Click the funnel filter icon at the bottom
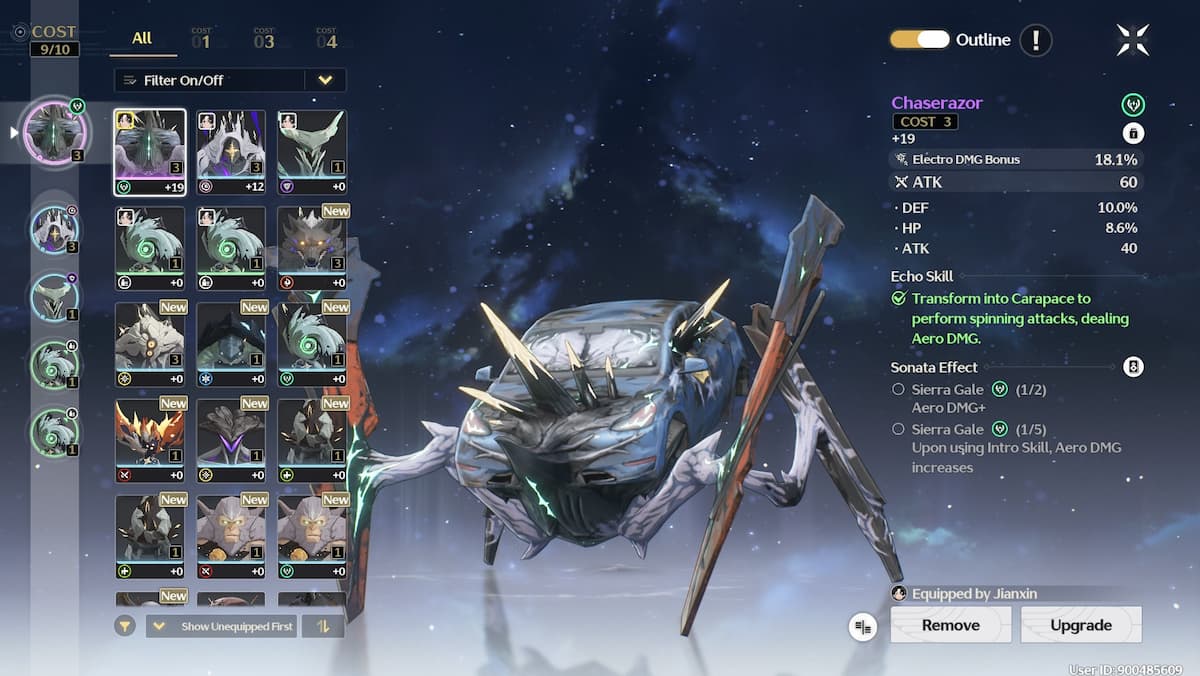 pos(125,626)
